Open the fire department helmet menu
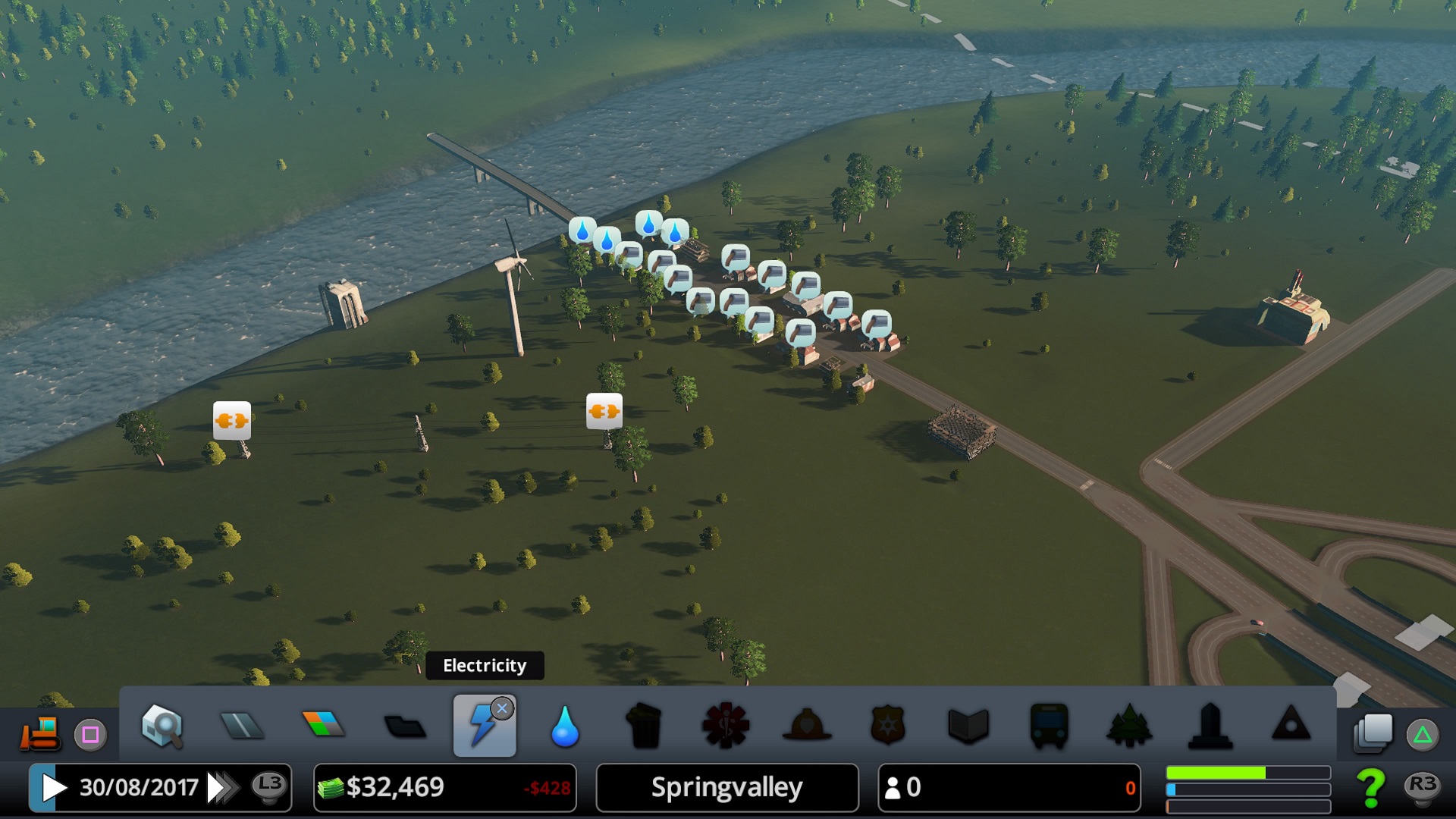 coord(807,726)
